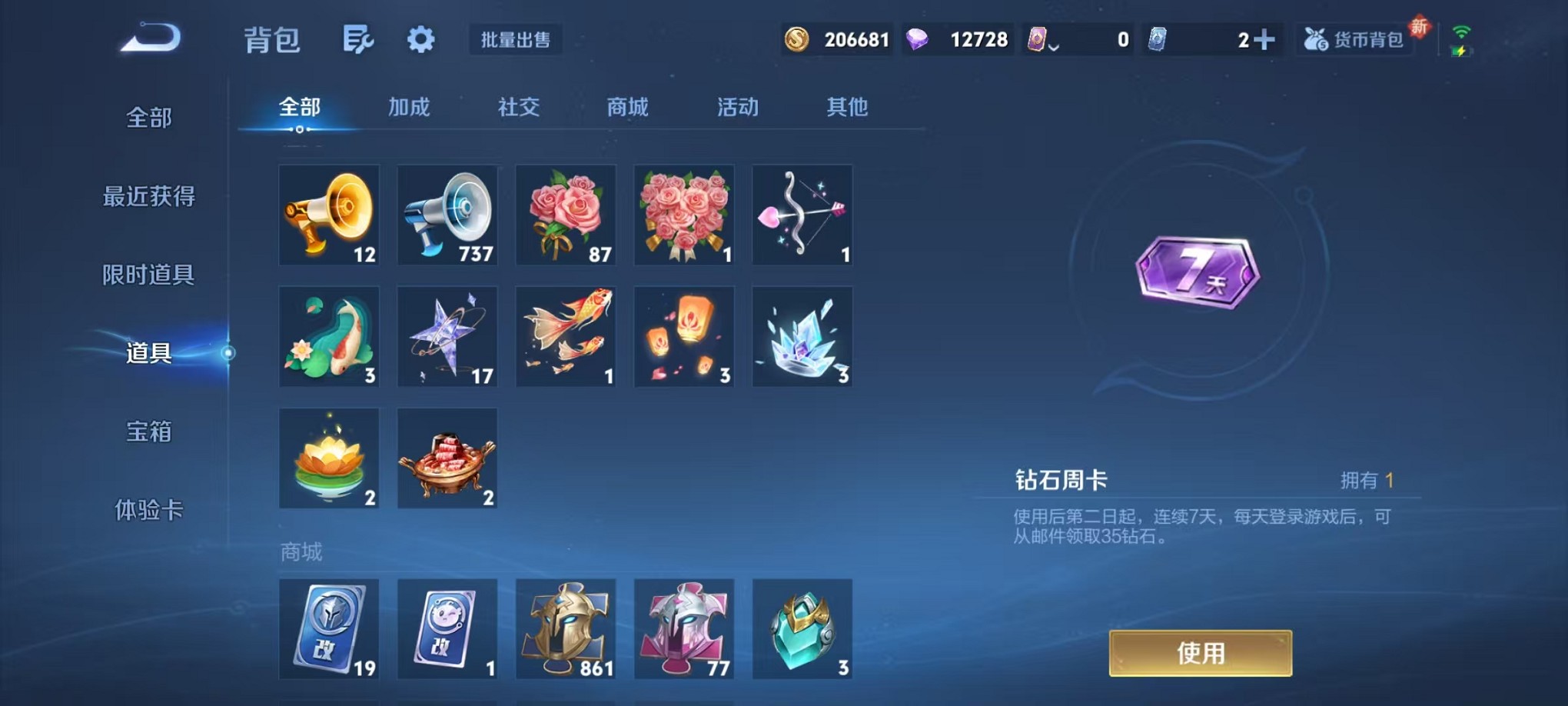Image resolution: width=1568 pixels, height=706 pixels.
Task: Click the edit icon beside the 背包 title
Action: [359, 38]
